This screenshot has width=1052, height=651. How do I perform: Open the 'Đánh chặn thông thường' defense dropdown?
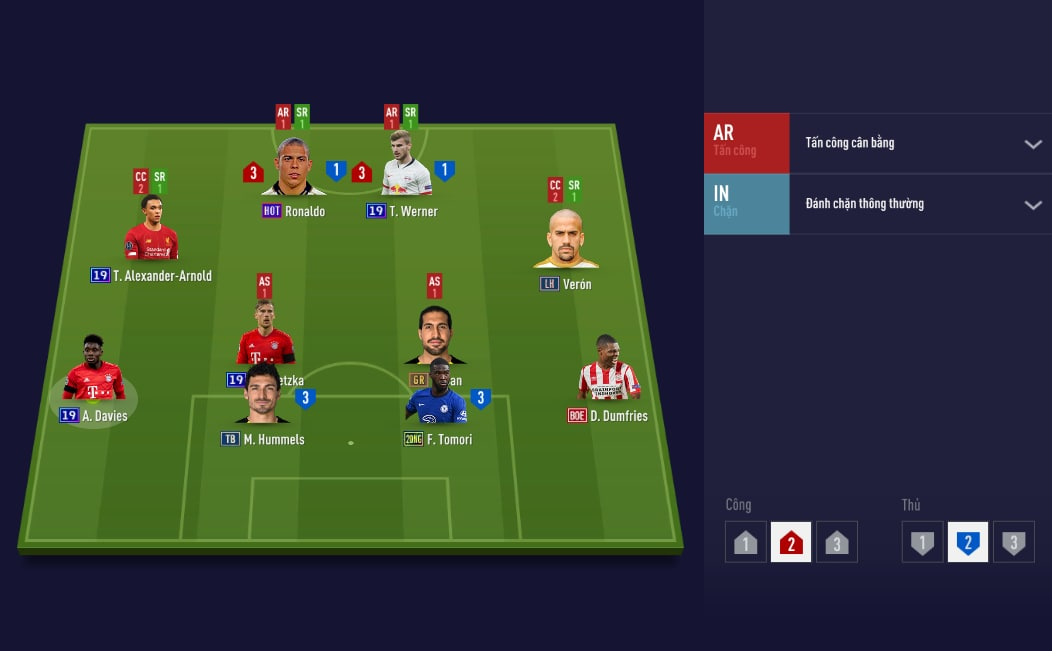919,204
